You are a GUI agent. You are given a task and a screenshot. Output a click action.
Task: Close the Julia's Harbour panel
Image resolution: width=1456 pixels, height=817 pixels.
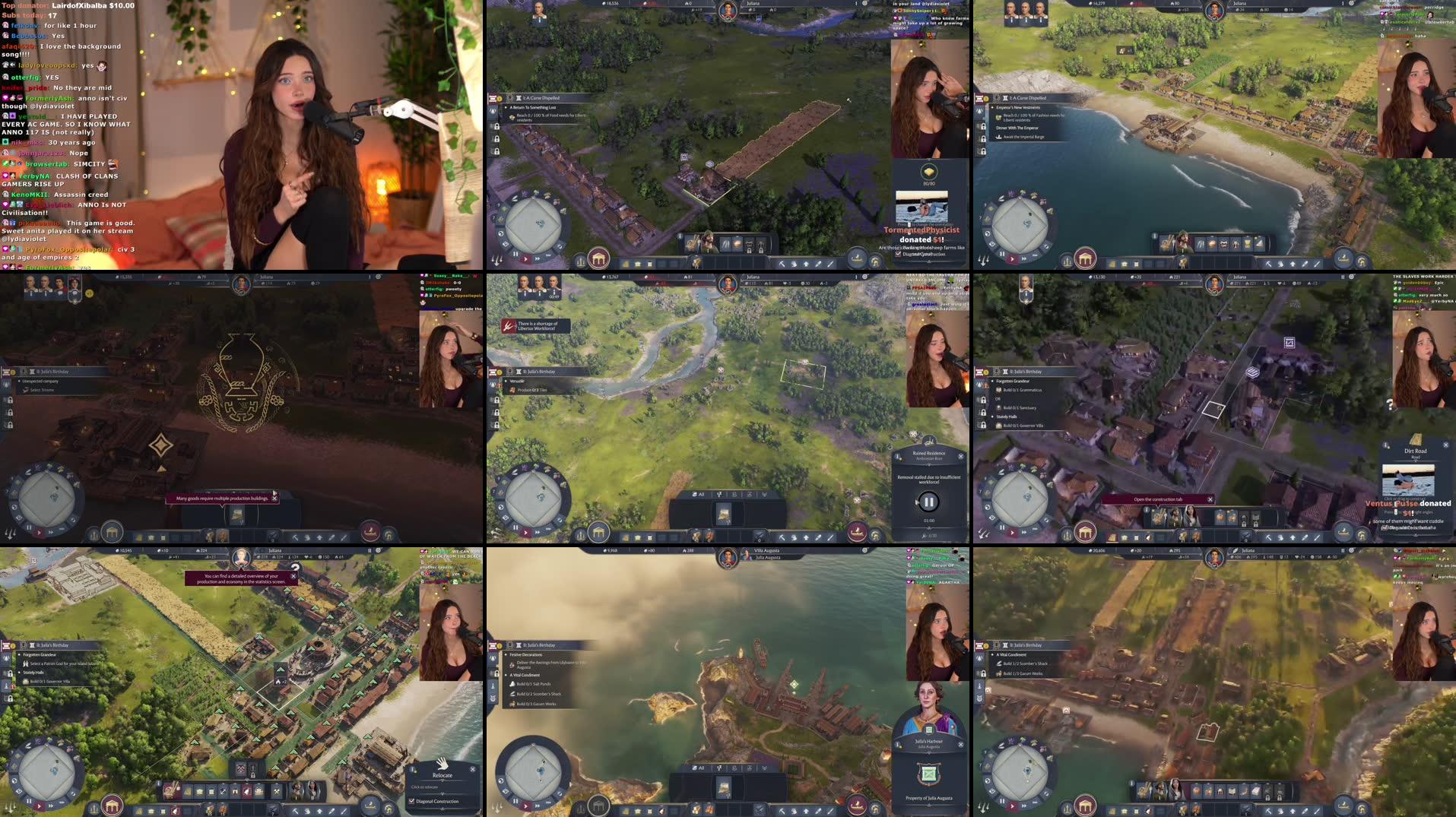coord(960,744)
